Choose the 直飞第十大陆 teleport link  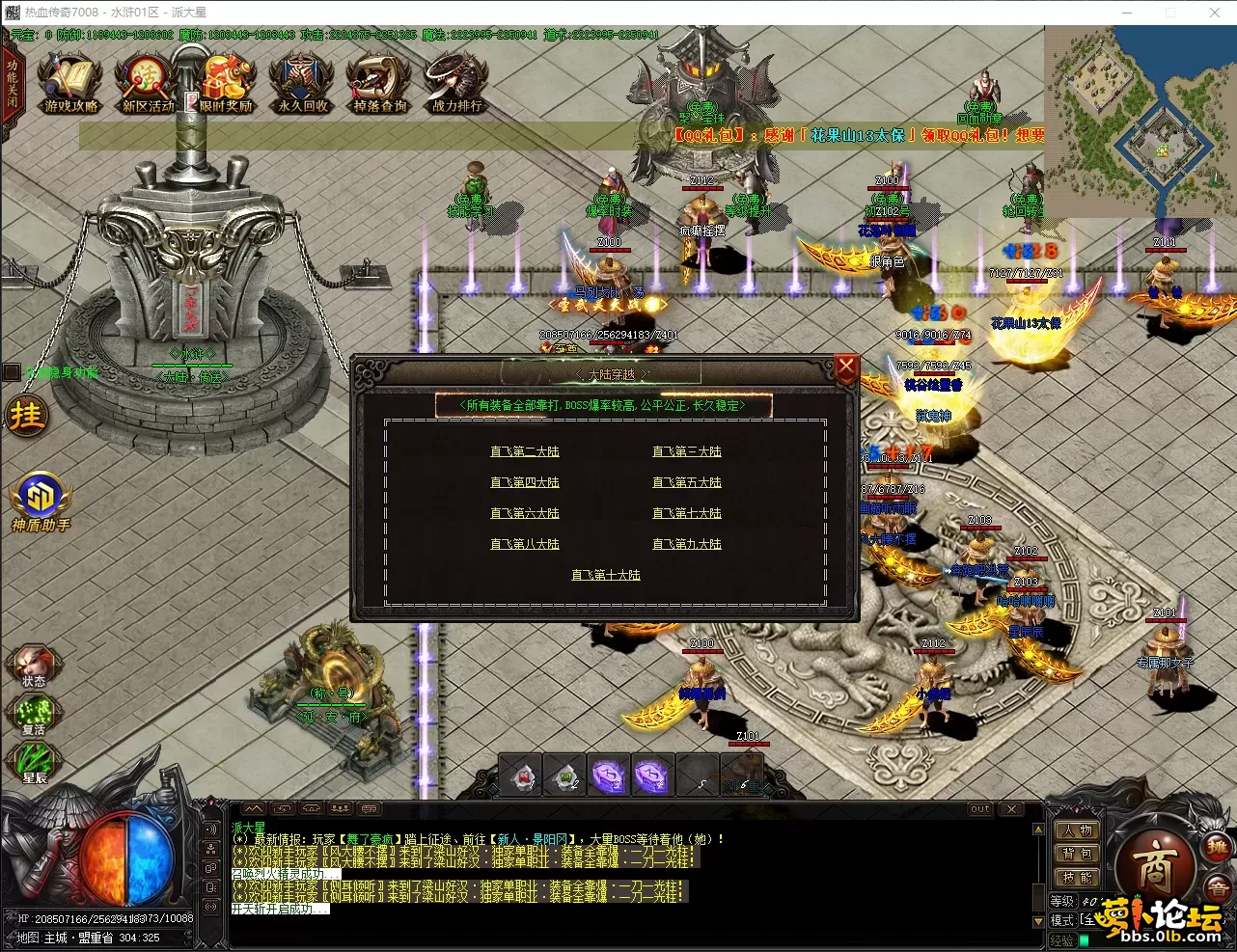click(606, 575)
